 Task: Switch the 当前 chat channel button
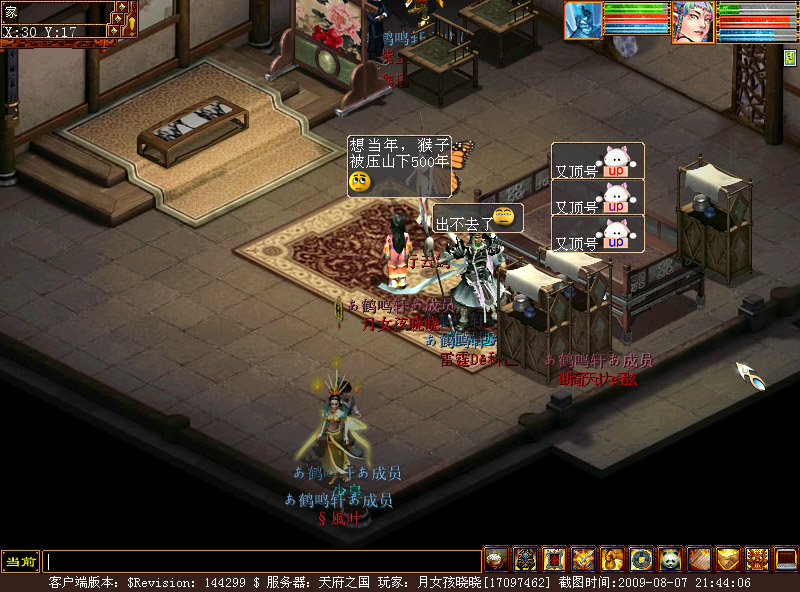pyautogui.click(x=20, y=561)
